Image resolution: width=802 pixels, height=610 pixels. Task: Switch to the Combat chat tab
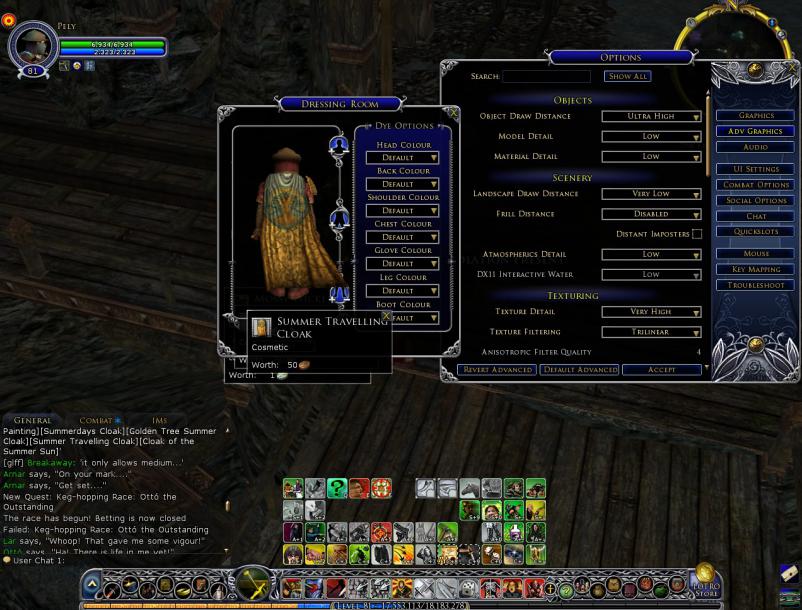pyautogui.click(x=97, y=421)
